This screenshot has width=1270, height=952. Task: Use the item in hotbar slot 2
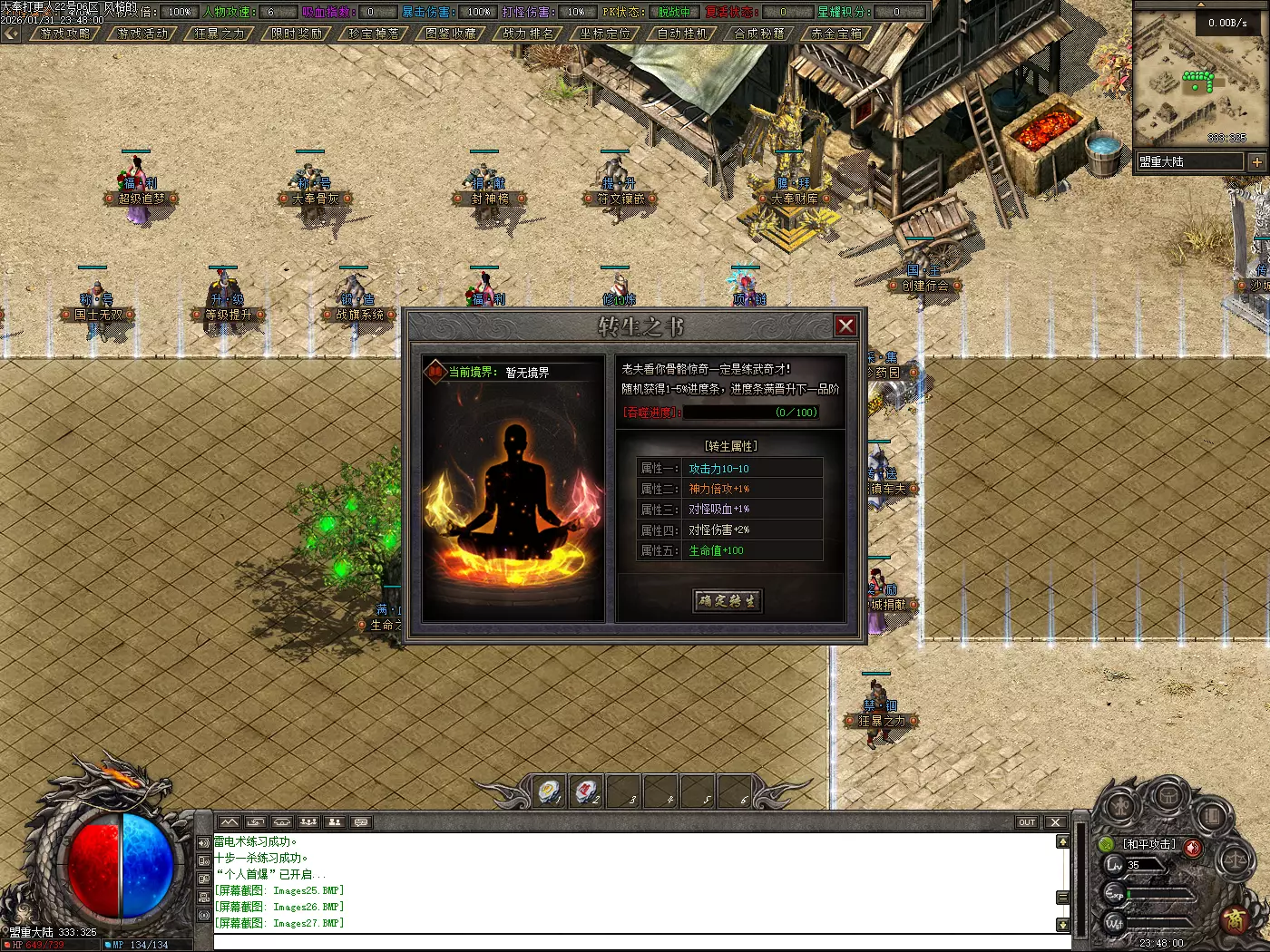point(587,791)
